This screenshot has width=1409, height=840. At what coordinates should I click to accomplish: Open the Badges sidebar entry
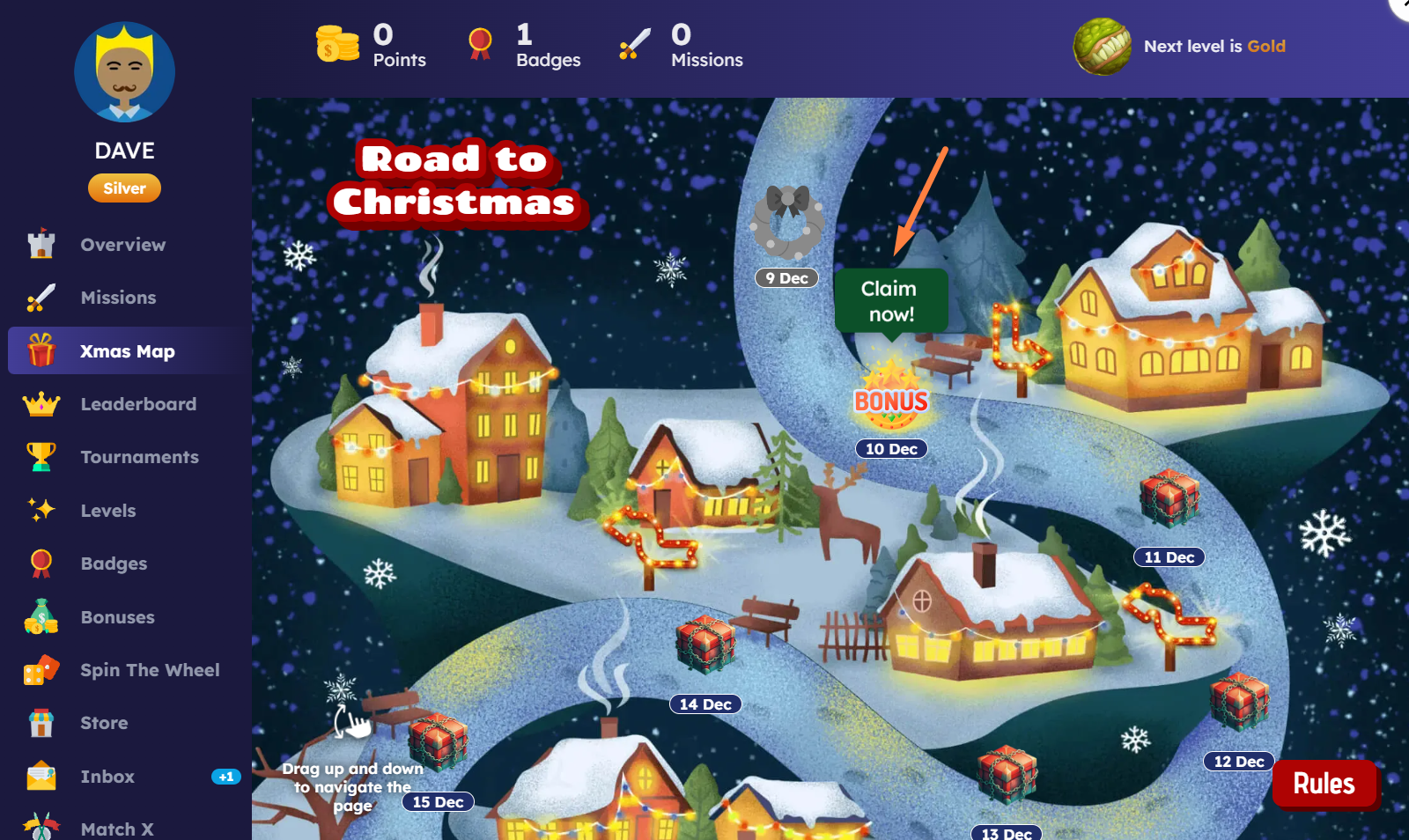click(x=114, y=564)
